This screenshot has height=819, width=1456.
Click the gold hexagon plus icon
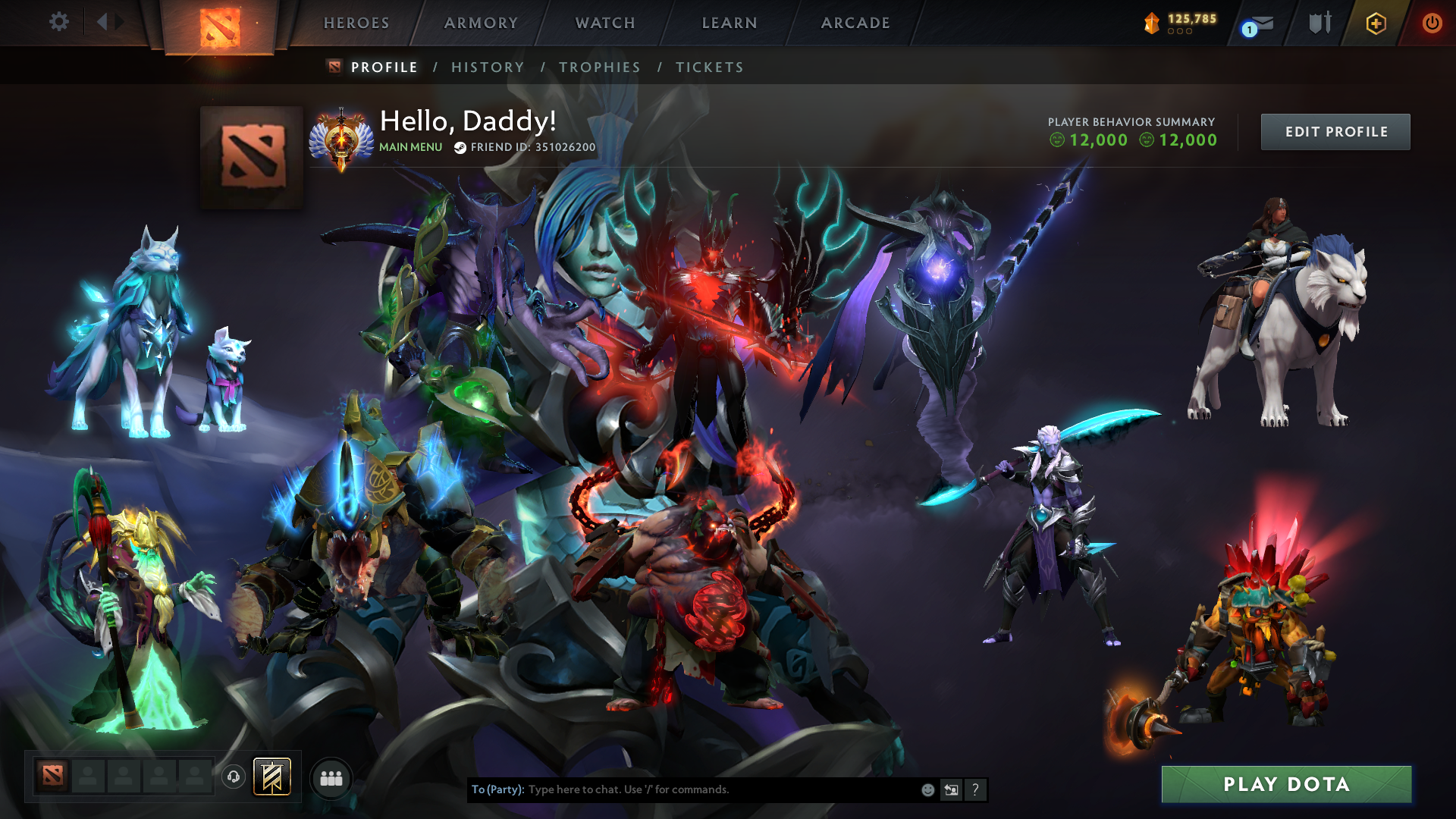[x=1376, y=23]
